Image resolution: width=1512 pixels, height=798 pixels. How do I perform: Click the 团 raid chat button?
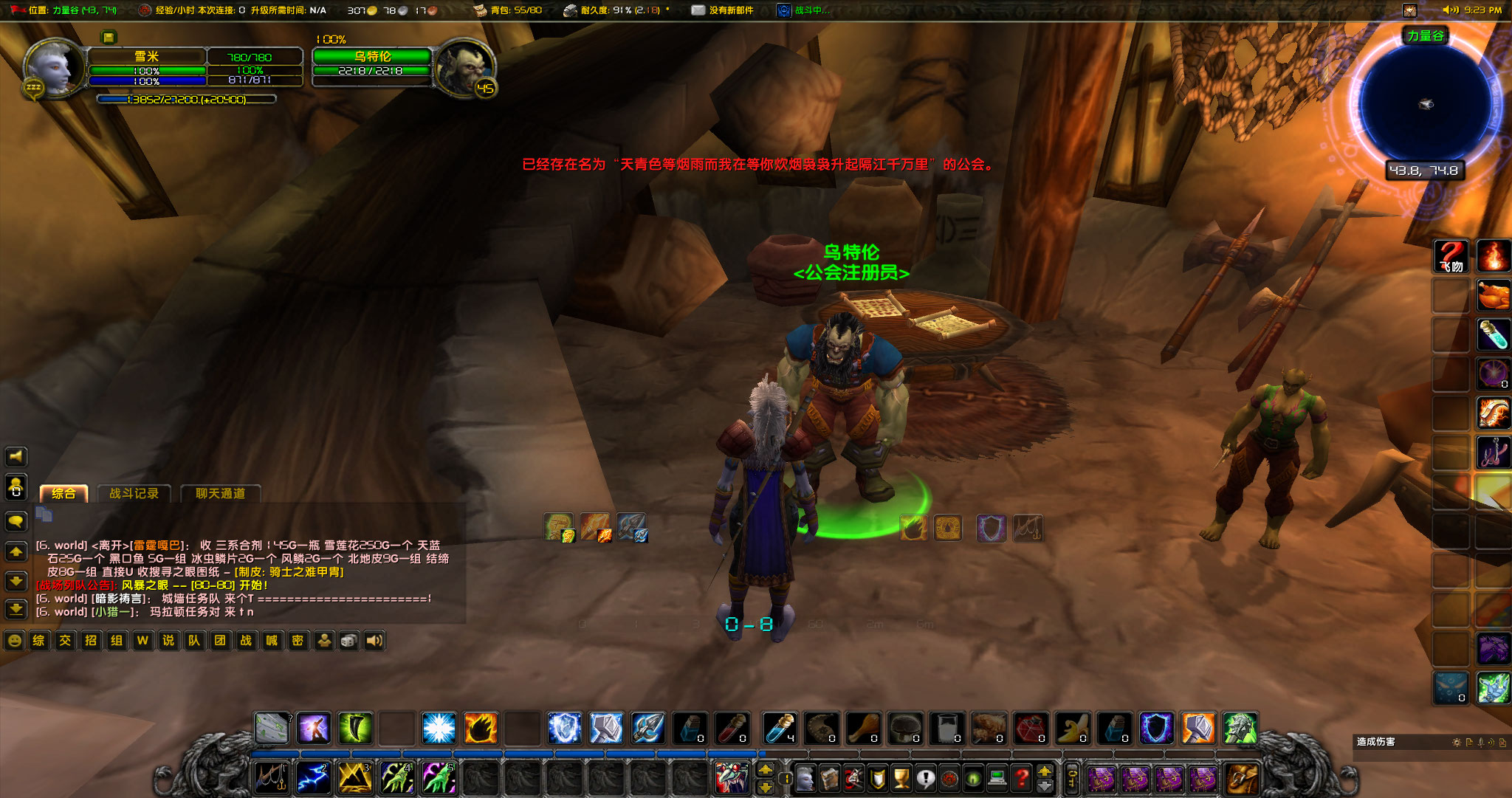tap(220, 641)
